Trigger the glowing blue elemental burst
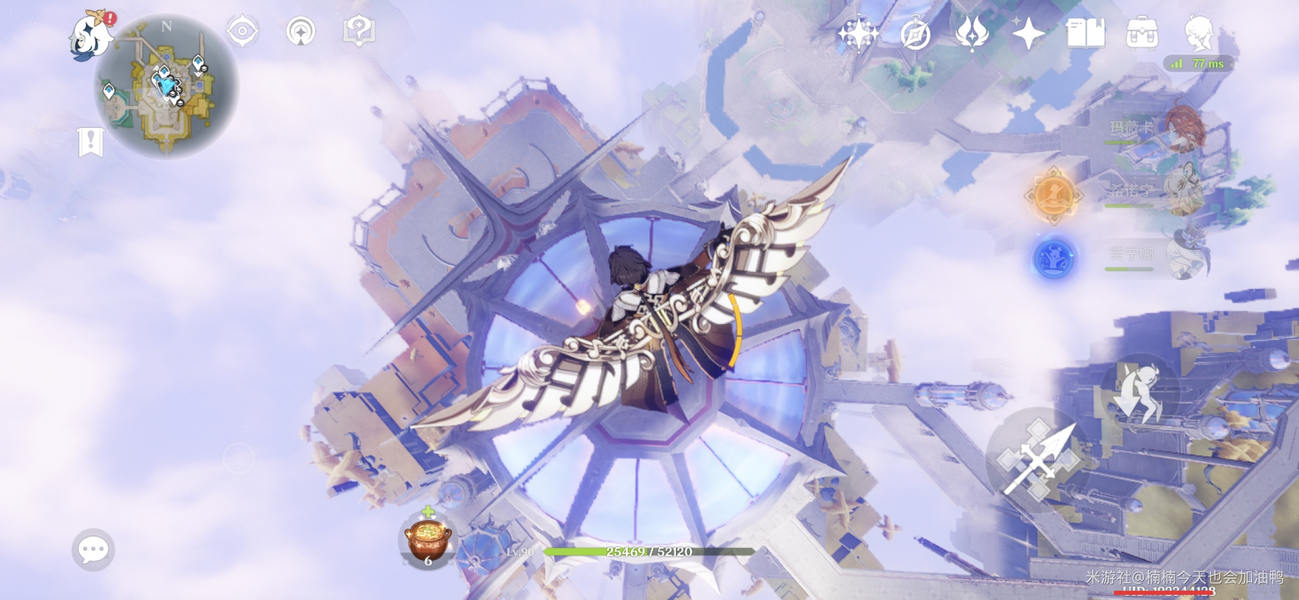Screen dimensions: 1299x600 [1053, 259]
